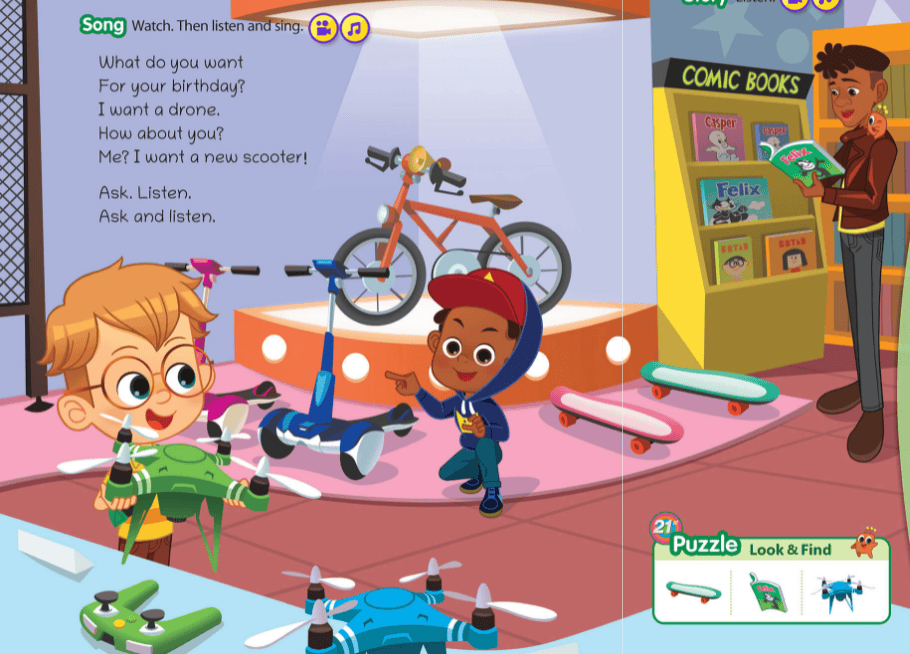Play the Song music note audio
The image size is (910, 654).
(354, 28)
